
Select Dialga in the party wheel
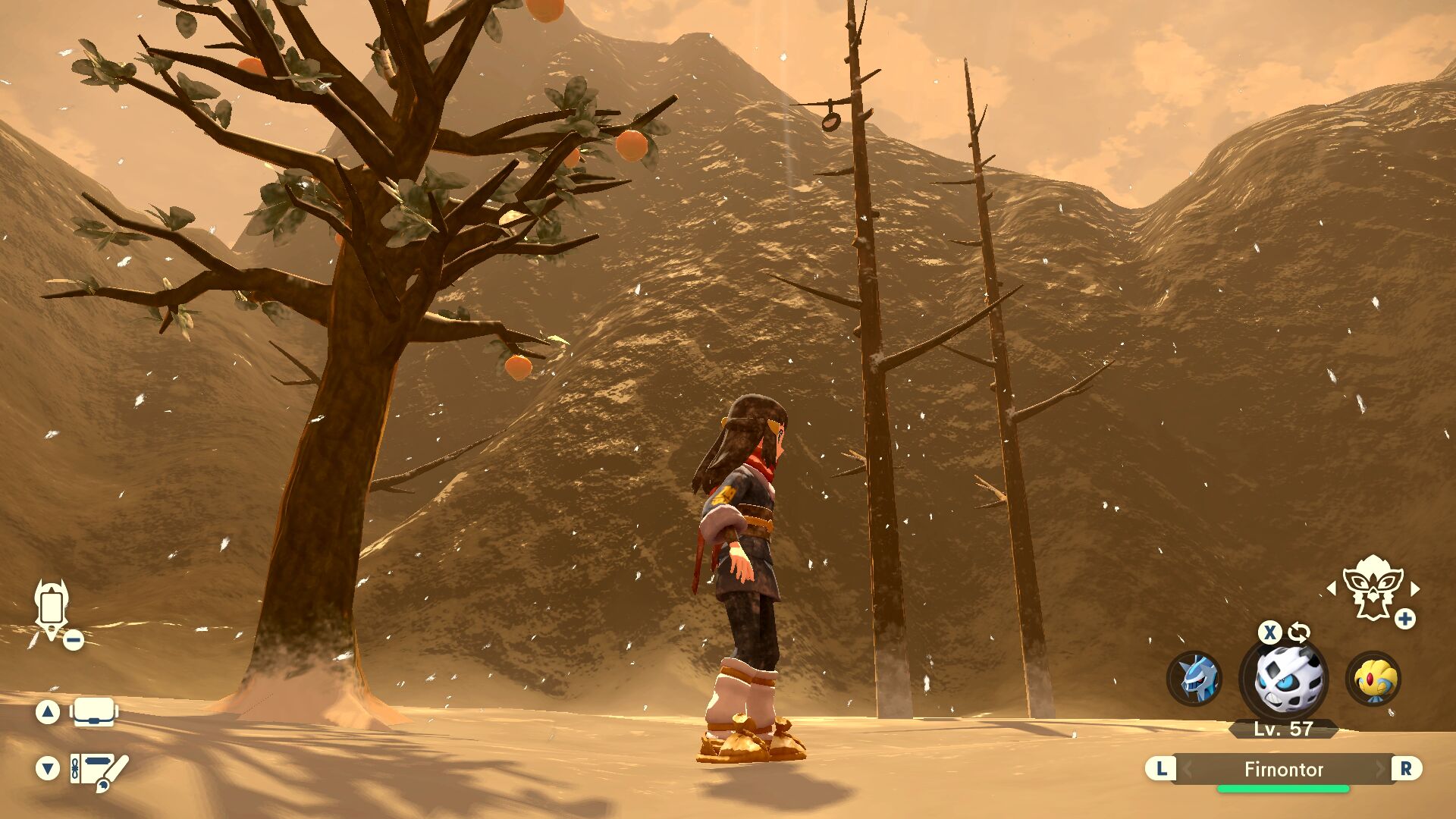pos(1195,678)
